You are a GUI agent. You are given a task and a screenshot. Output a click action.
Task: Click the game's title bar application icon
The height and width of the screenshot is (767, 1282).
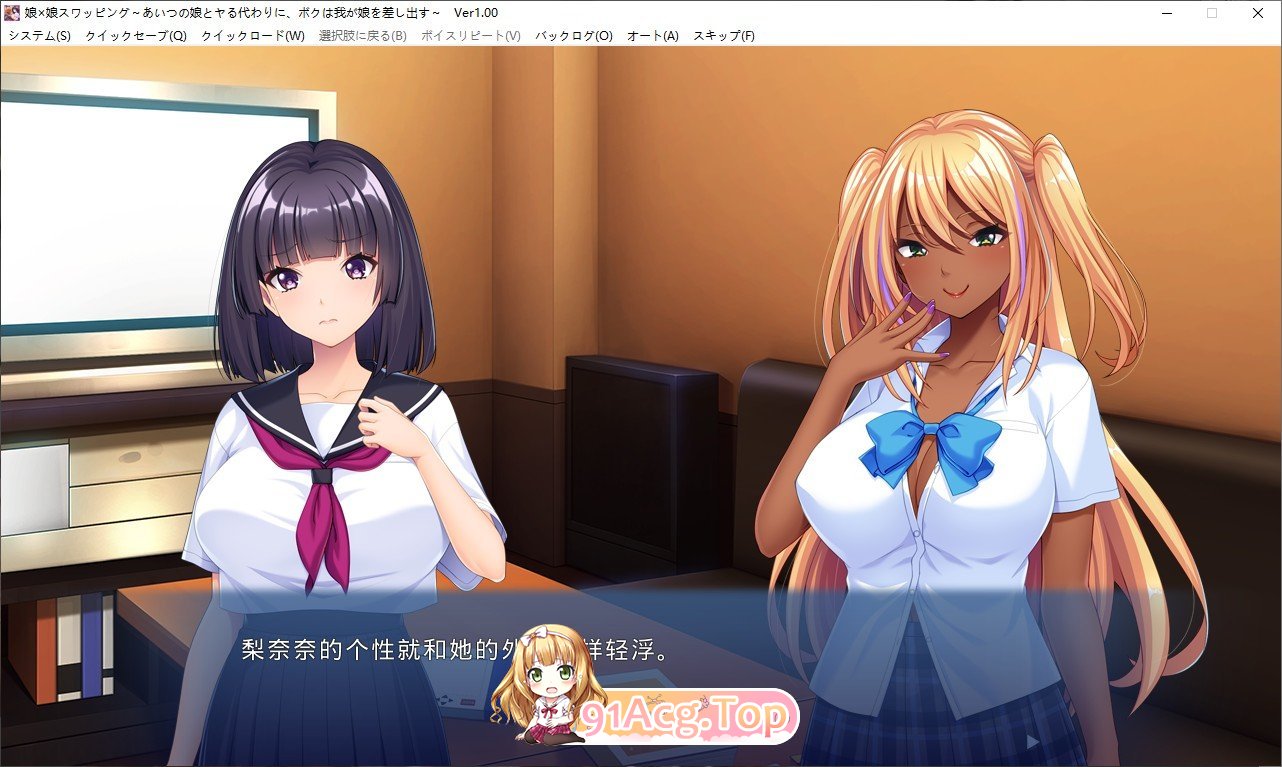[x=14, y=12]
